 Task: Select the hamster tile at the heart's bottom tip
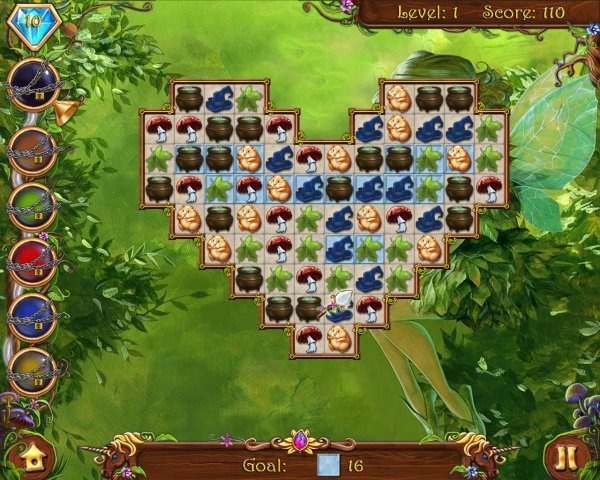(339, 338)
